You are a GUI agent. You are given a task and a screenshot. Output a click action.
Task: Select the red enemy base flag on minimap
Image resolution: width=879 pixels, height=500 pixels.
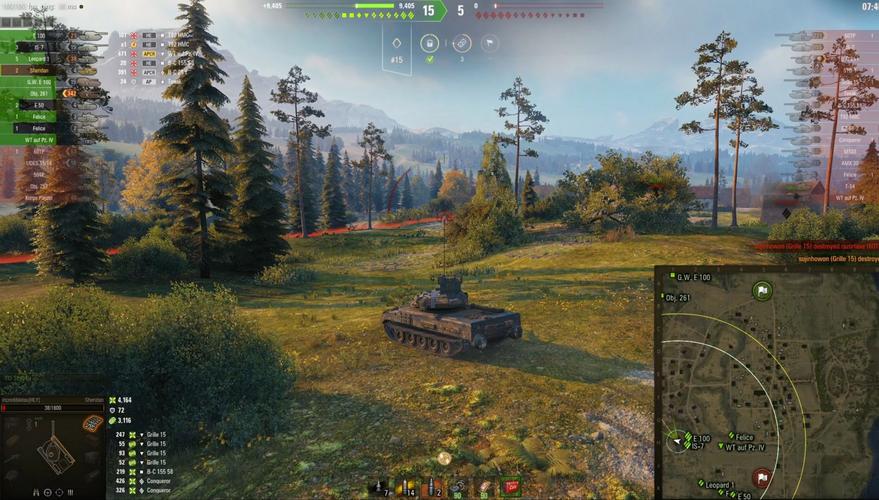point(761,477)
